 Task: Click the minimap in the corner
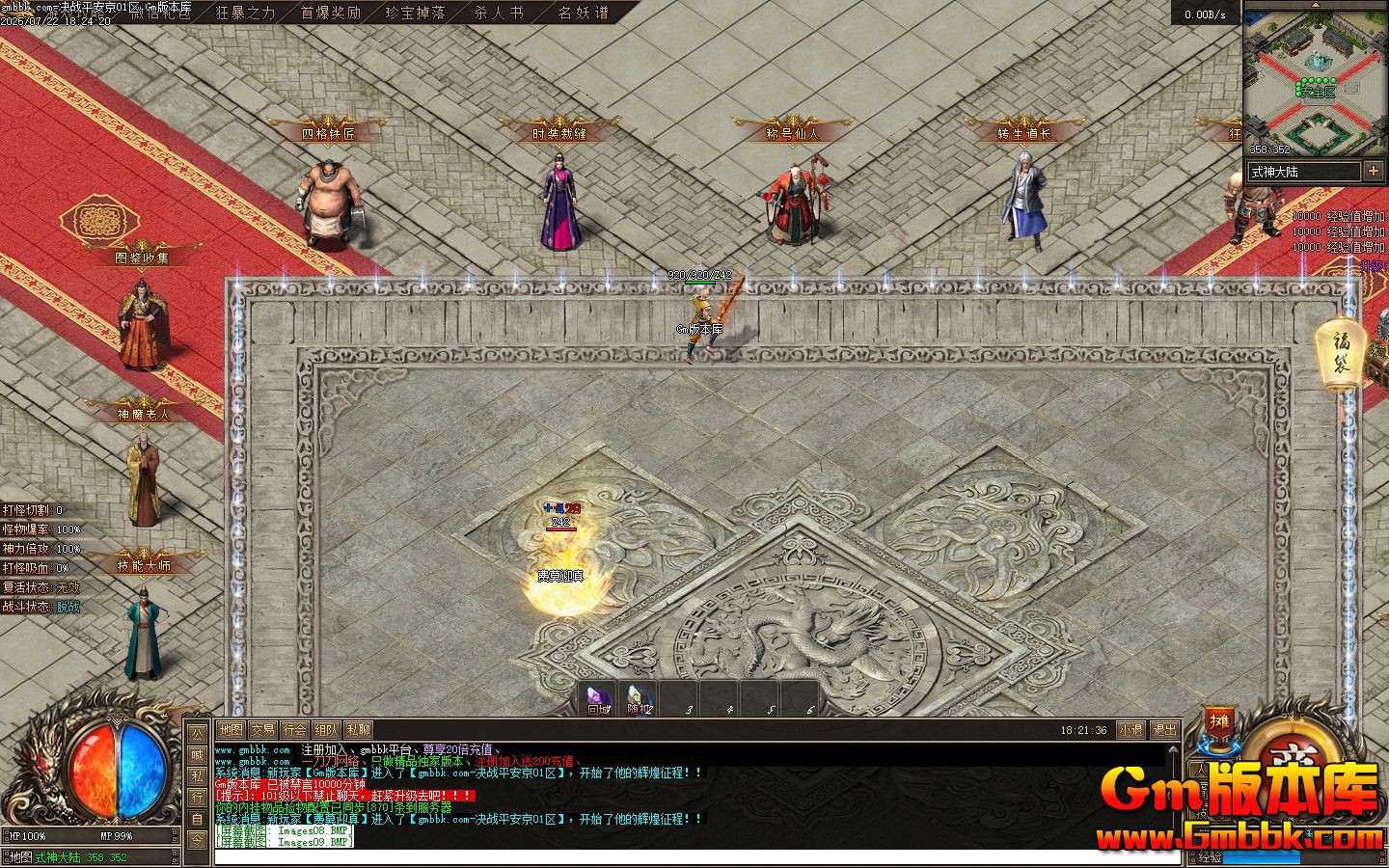click(x=1315, y=79)
